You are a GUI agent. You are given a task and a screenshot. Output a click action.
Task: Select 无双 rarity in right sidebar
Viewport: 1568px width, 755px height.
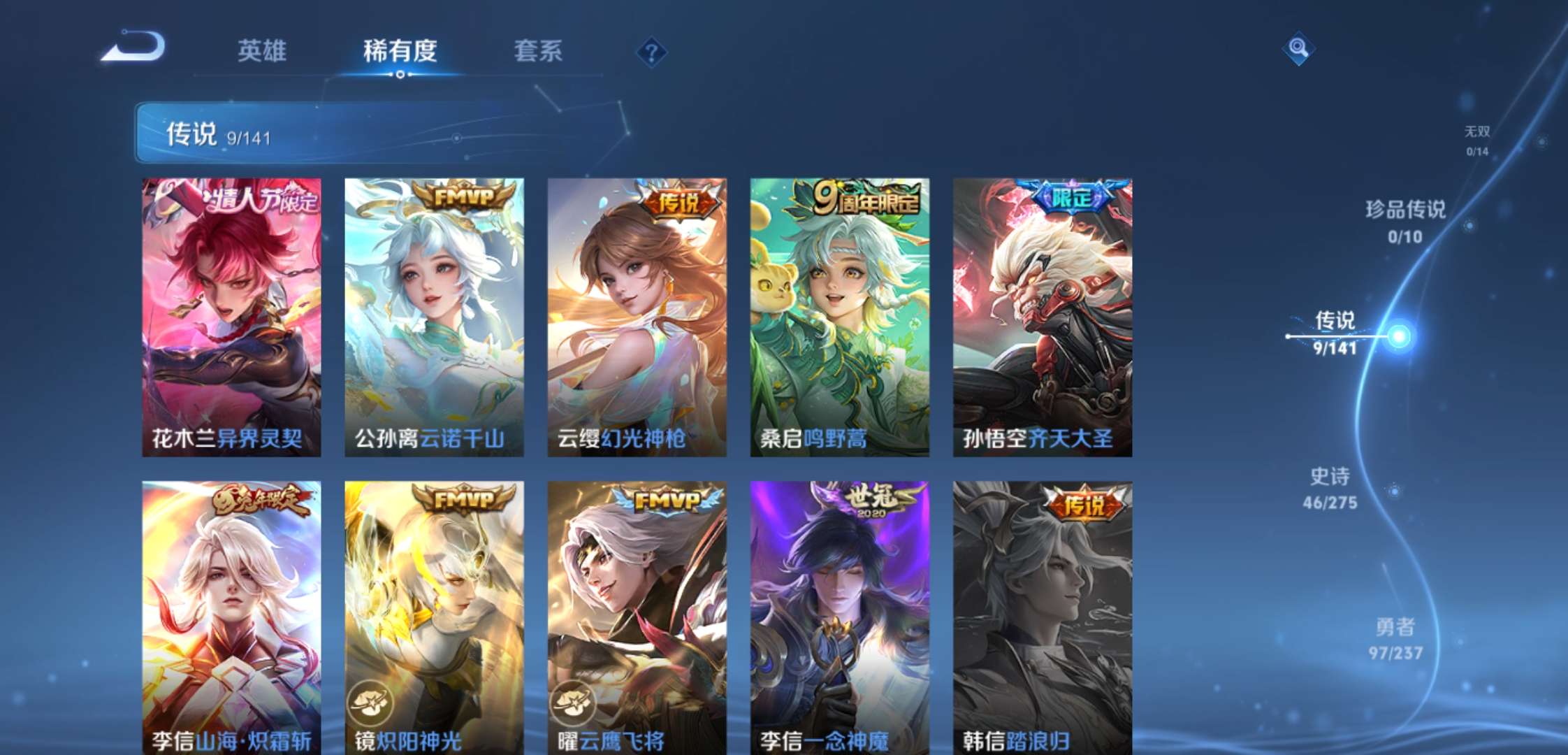(x=1478, y=136)
